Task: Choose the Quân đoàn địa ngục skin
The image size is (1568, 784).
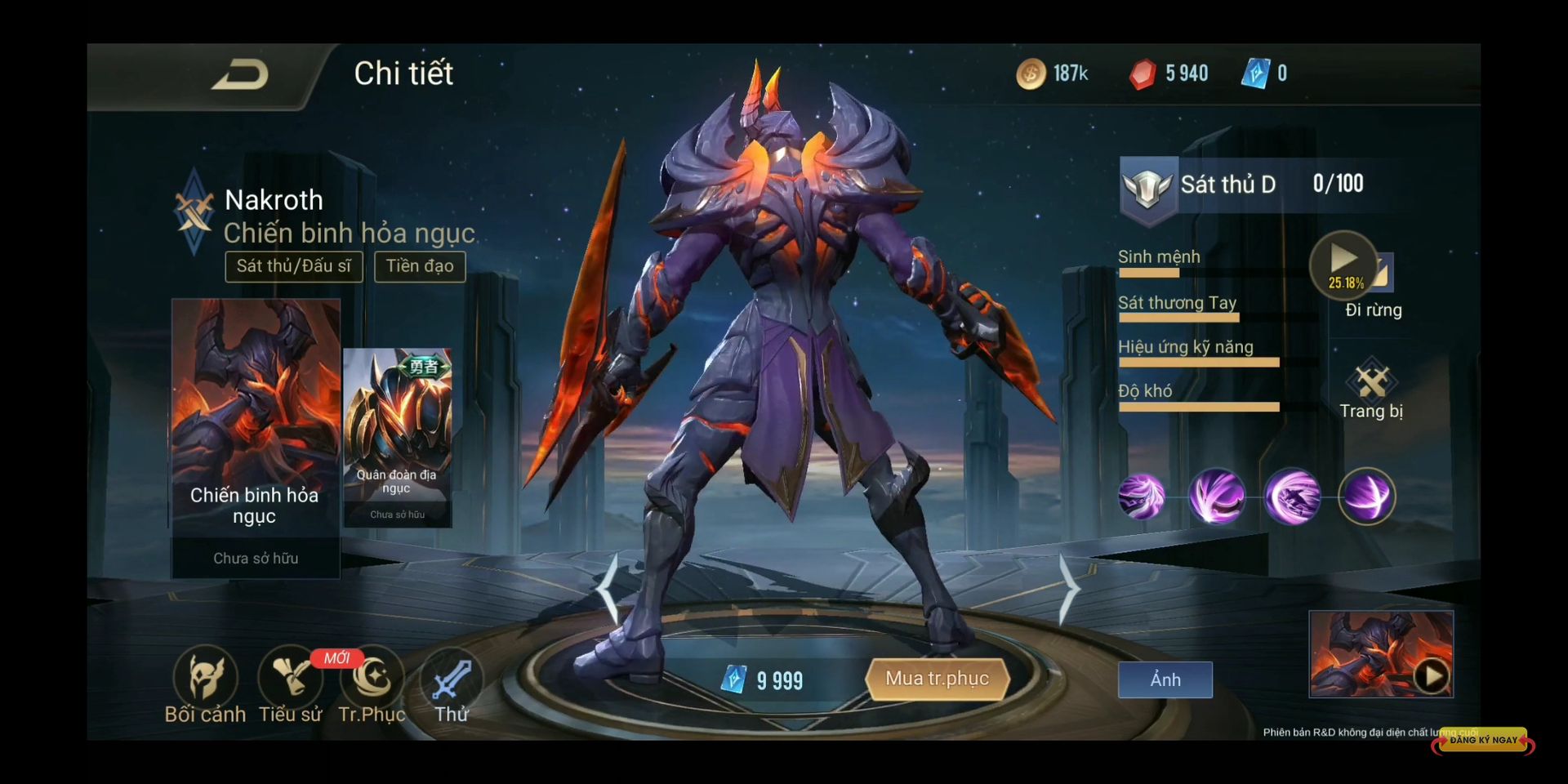Action: tap(398, 437)
